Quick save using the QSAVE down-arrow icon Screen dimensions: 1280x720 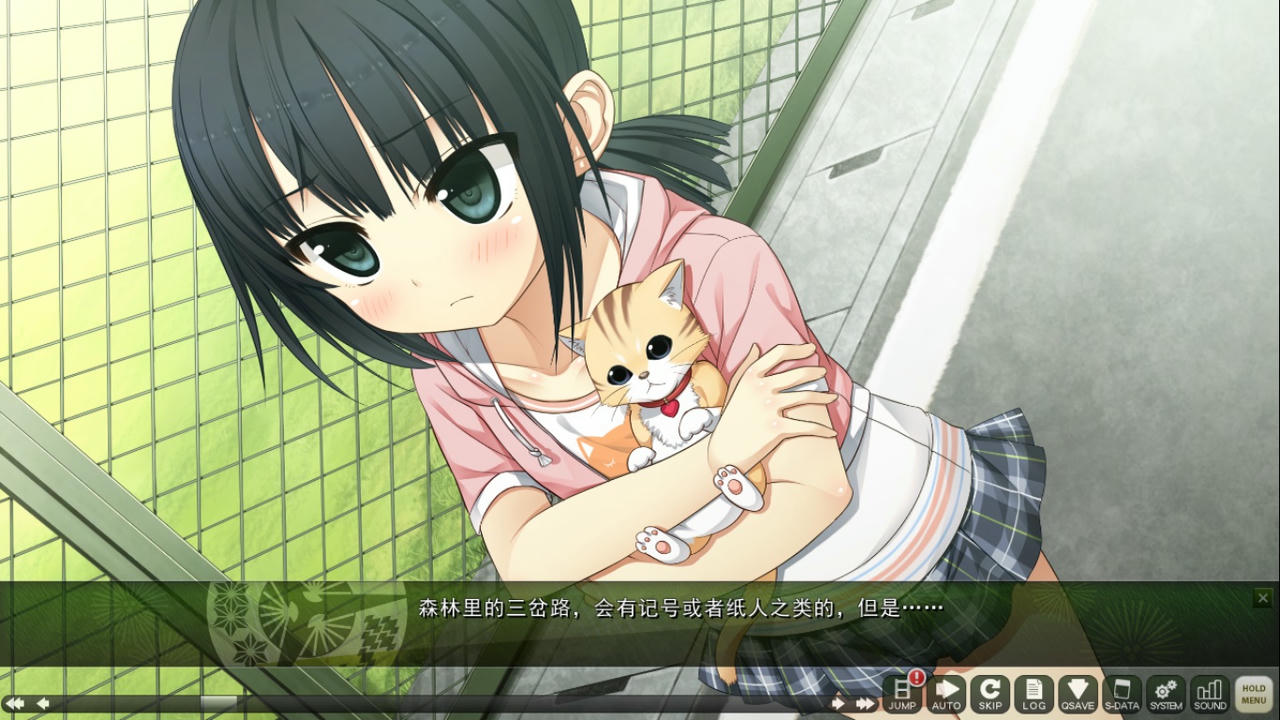(1078, 692)
